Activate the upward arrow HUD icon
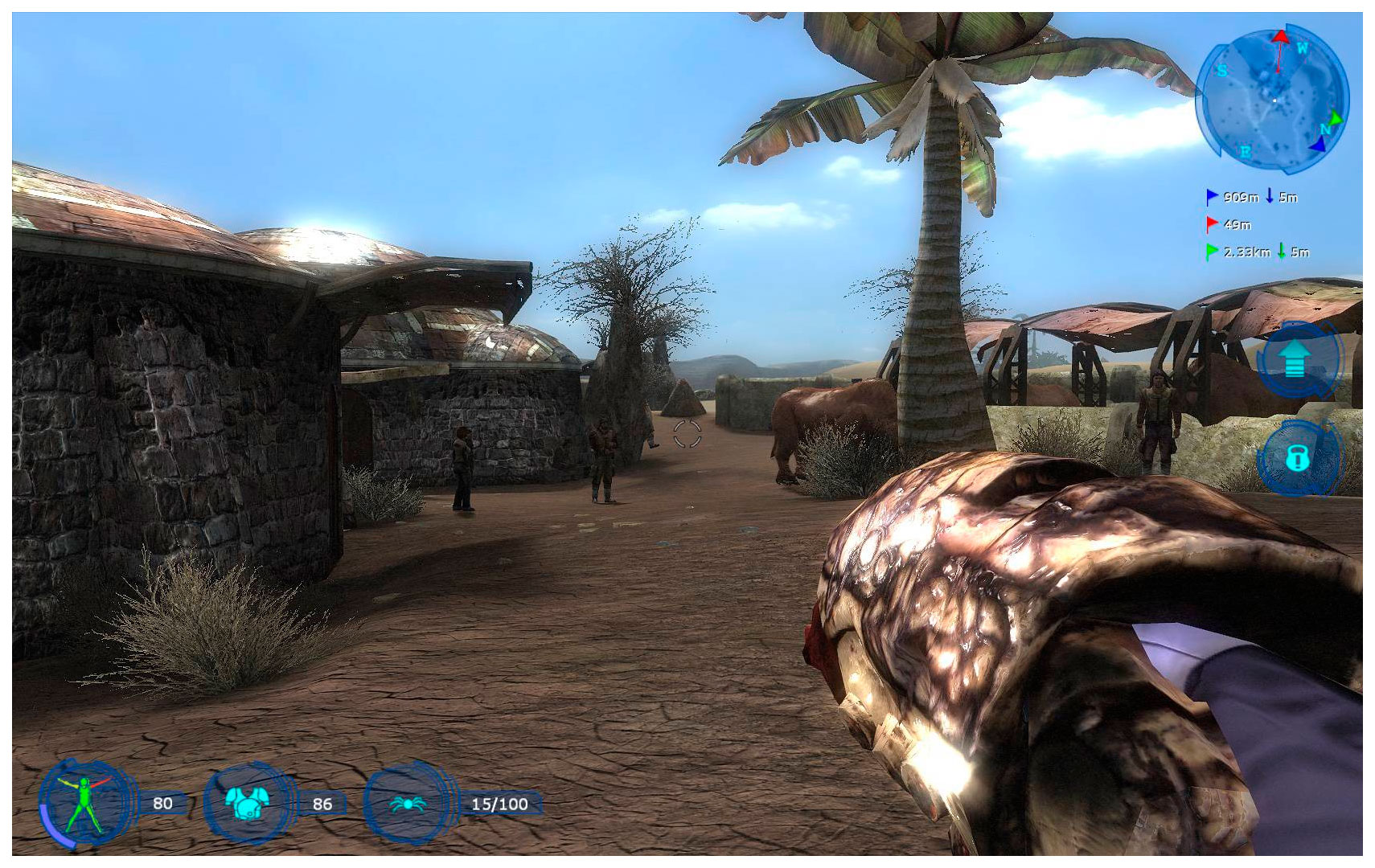The image size is (1375, 868). 1294,358
